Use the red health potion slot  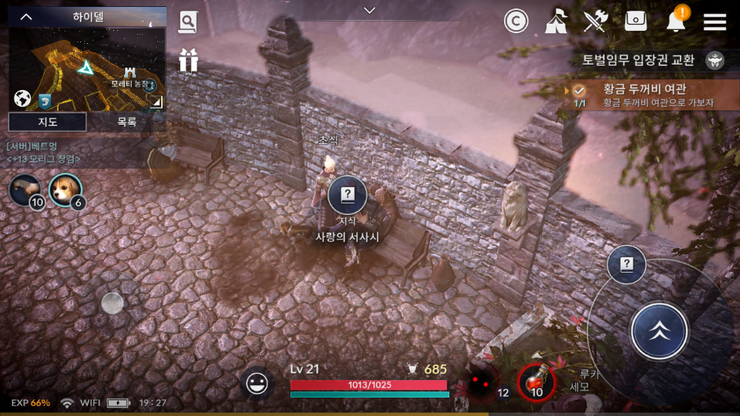coord(536,381)
